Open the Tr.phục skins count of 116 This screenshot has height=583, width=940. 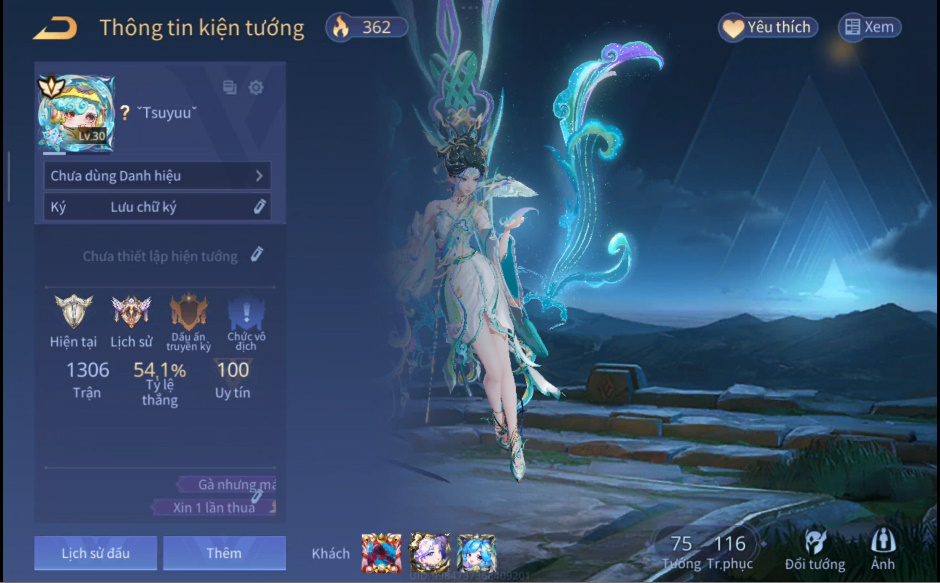[x=729, y=552]
